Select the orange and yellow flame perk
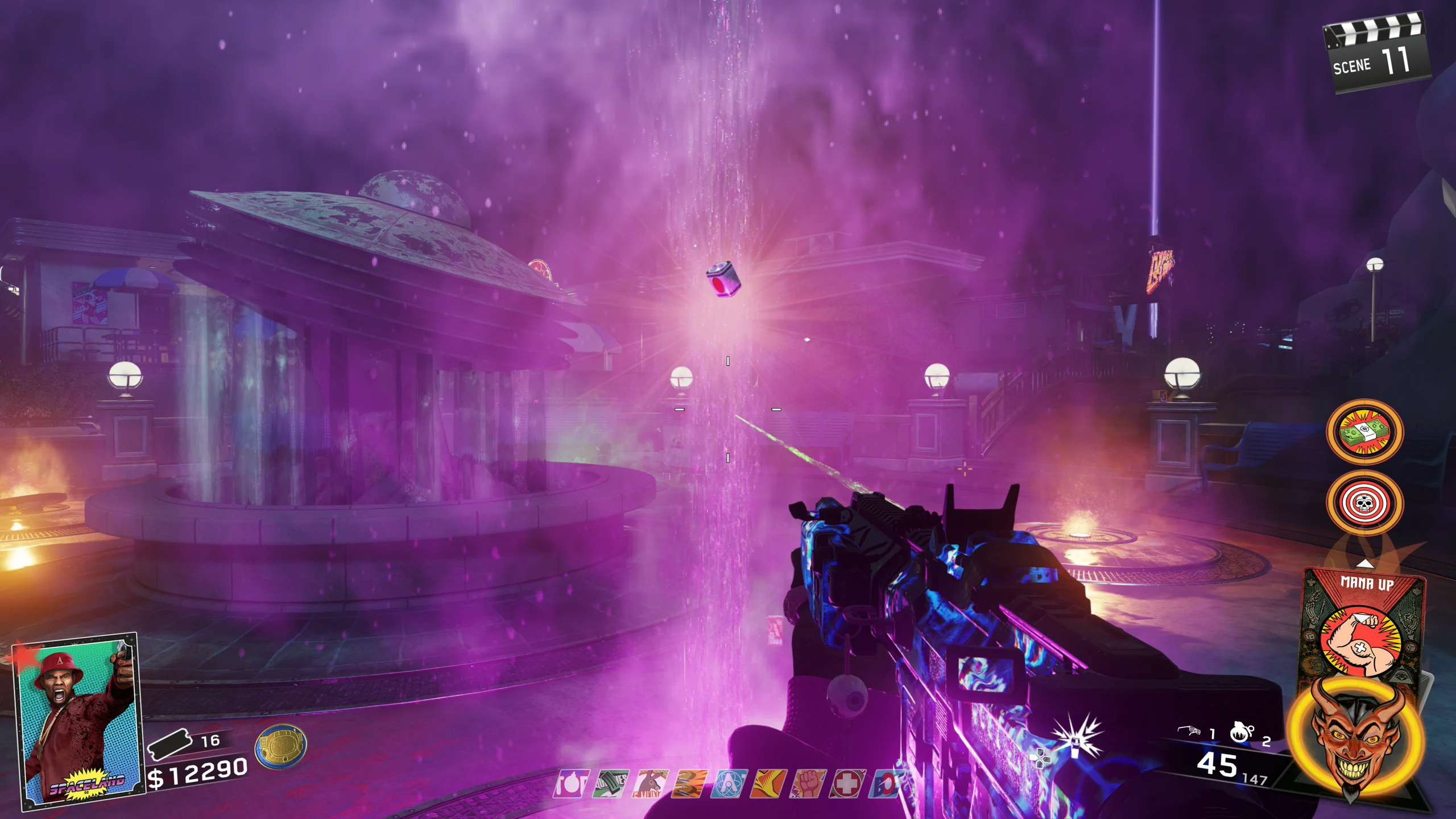Viewport: 1456px width, 819px height. pos(768,784)
